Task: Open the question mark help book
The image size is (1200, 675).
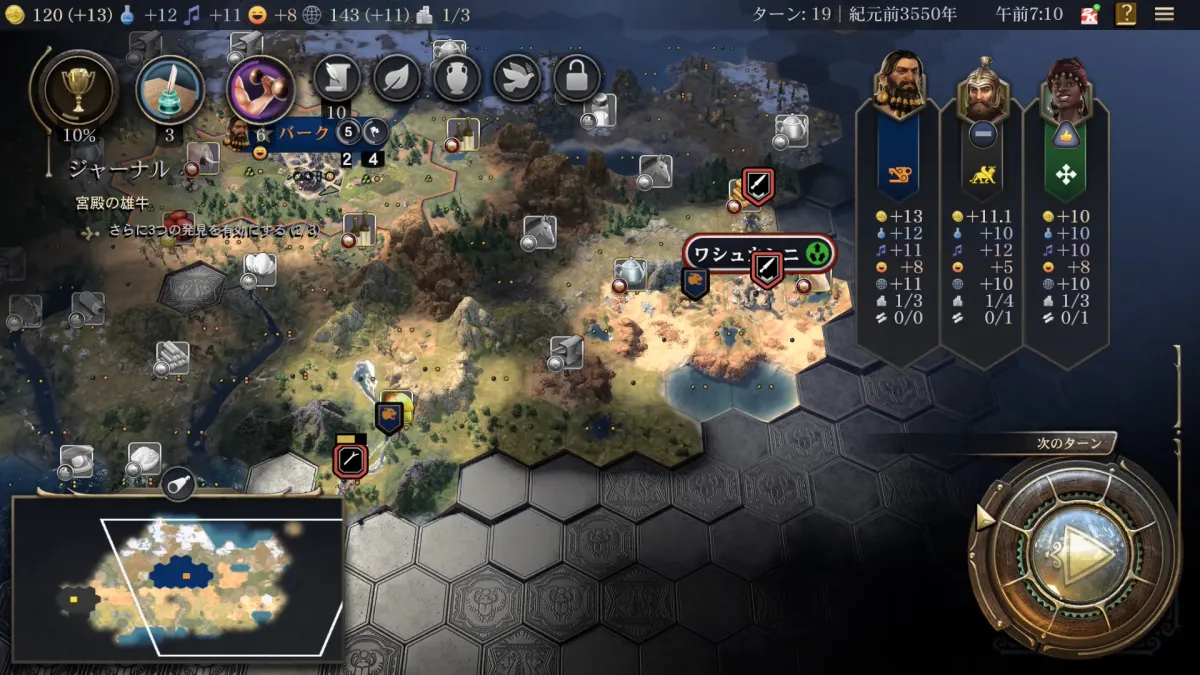Action: tap(1126, 14)
